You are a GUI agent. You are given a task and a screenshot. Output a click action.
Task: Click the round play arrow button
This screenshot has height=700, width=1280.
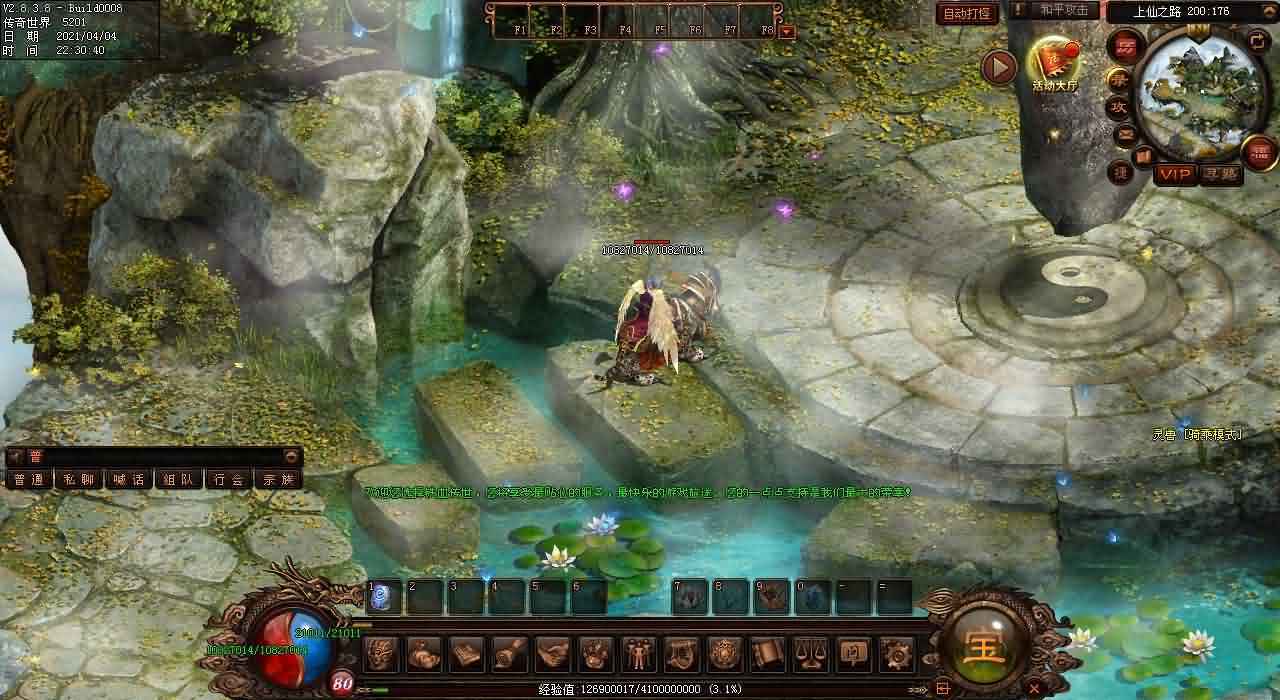[x=999, y=67]
